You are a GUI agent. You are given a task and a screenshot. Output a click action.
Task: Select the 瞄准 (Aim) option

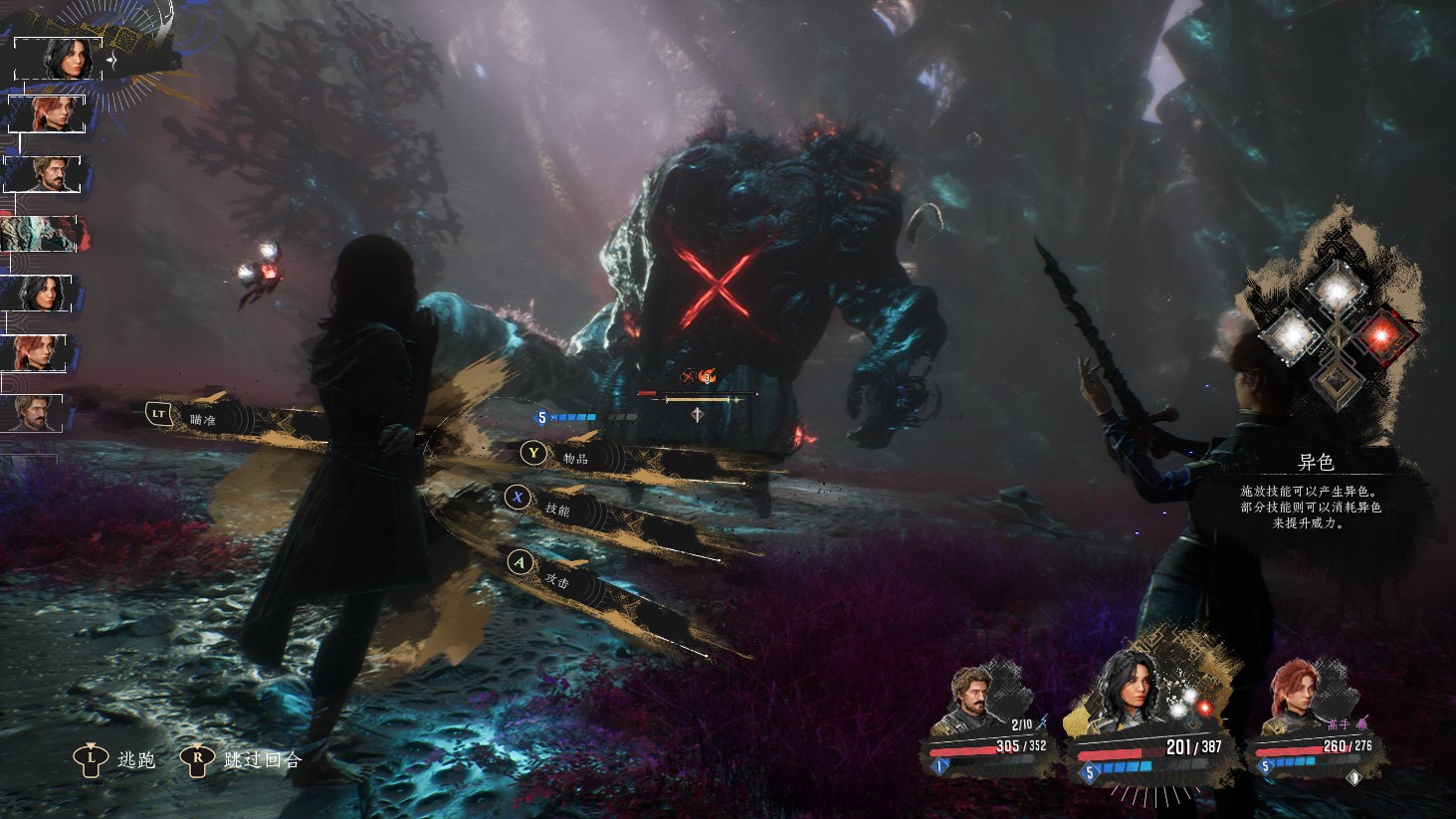(202, 419)
